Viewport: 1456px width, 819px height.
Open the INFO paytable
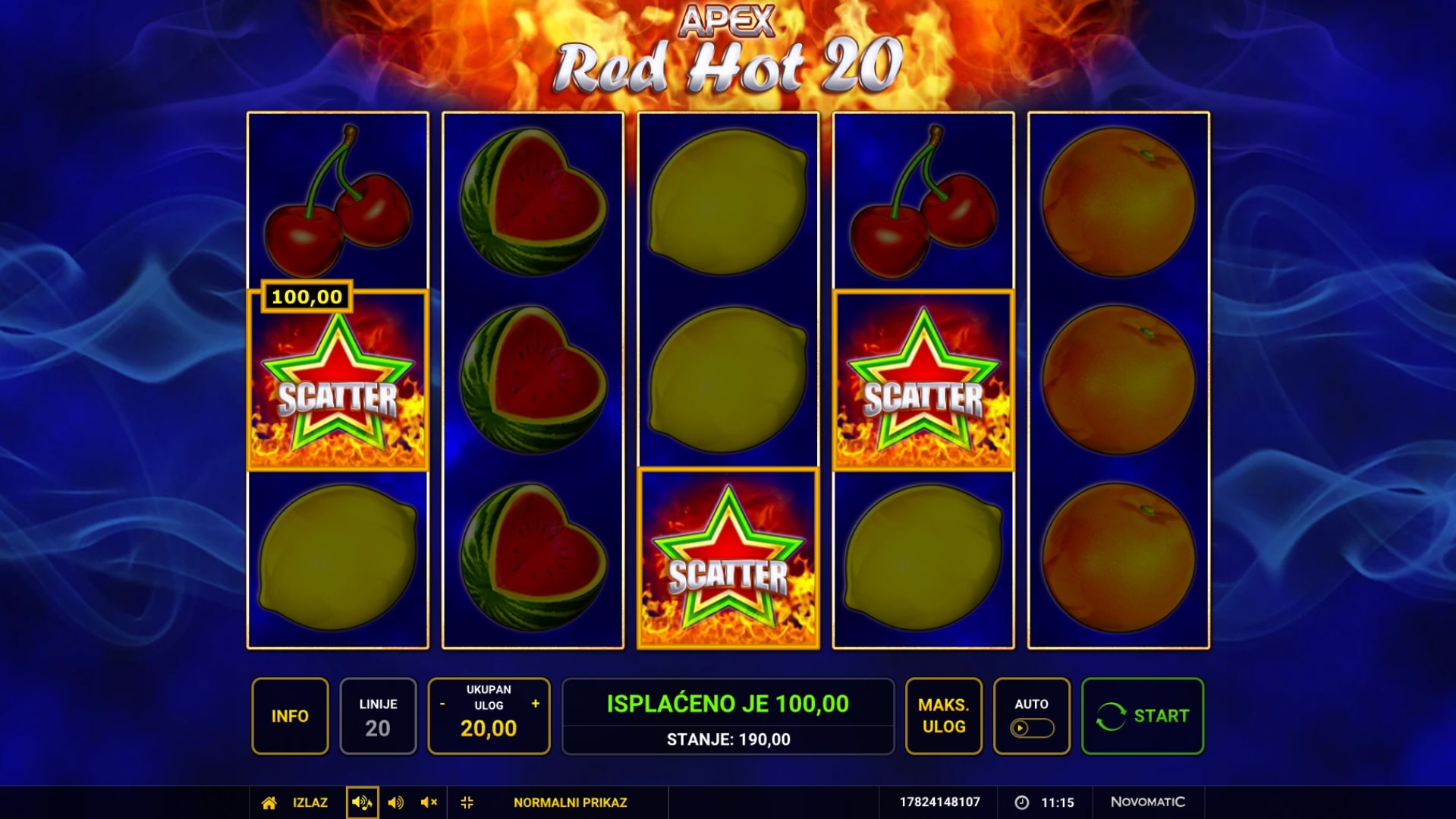click(290, 716)
